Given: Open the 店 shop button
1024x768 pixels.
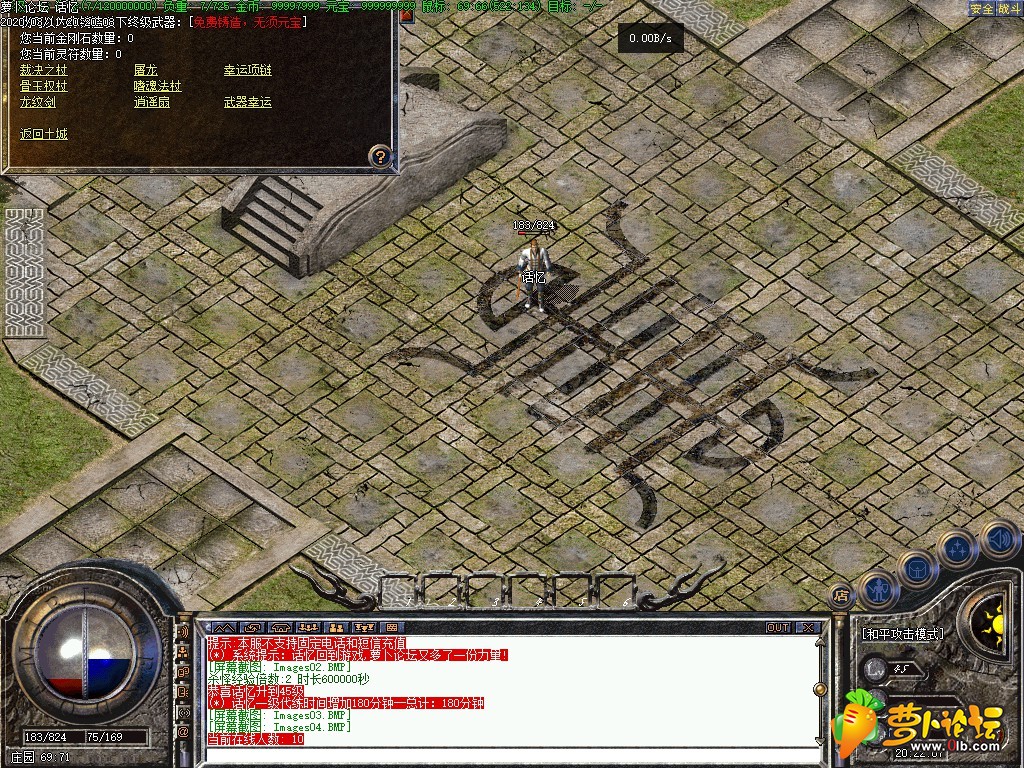Looking at the screenshot, I should click(x=841, y=593).
